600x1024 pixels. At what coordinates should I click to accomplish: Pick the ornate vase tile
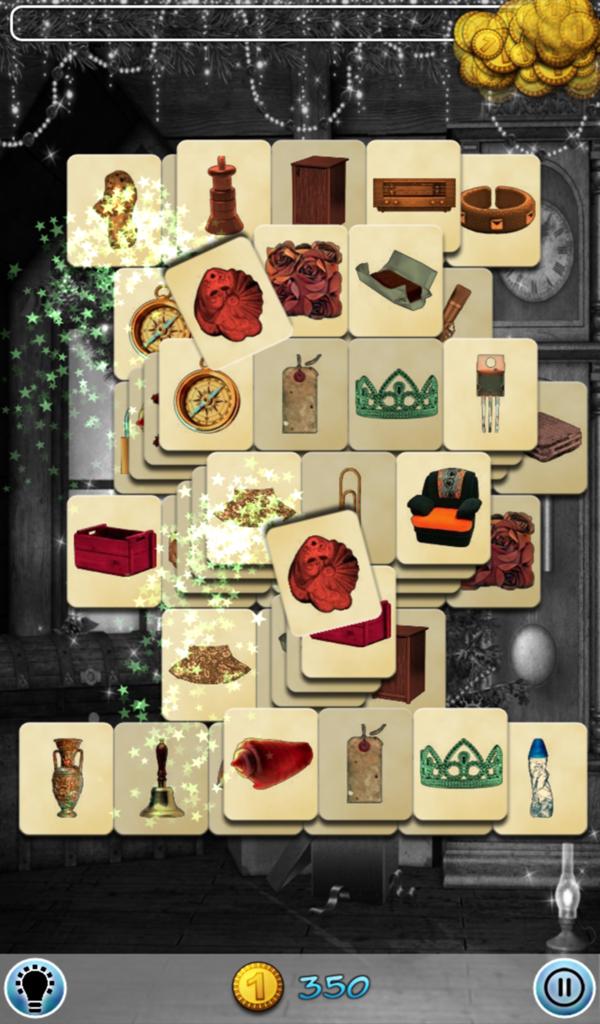click(x=67, y=777)
